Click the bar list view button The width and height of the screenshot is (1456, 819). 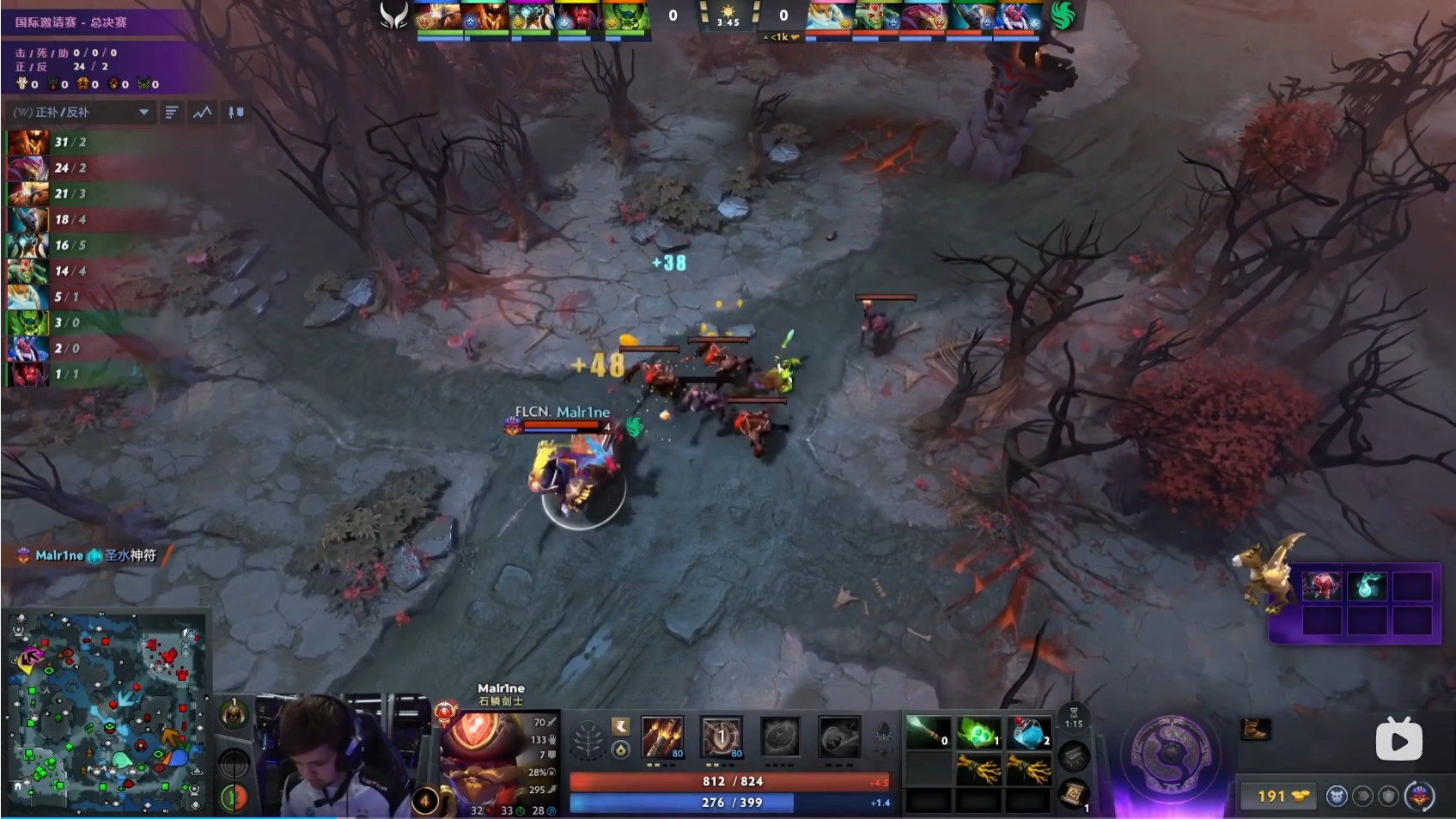[x=172, y=113]
